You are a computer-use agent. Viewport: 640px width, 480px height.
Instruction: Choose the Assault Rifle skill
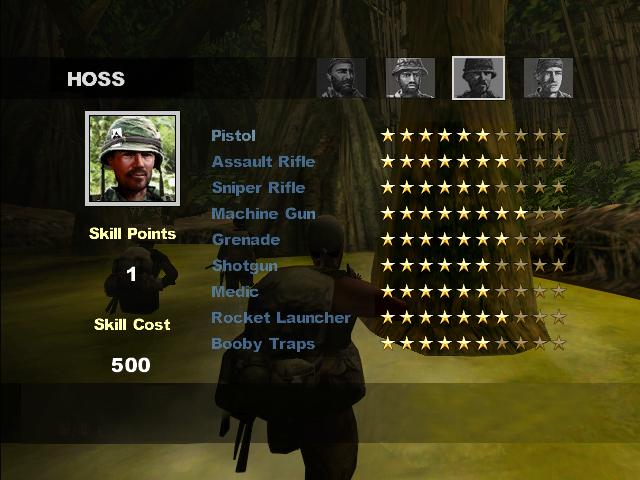coord(263,162)
